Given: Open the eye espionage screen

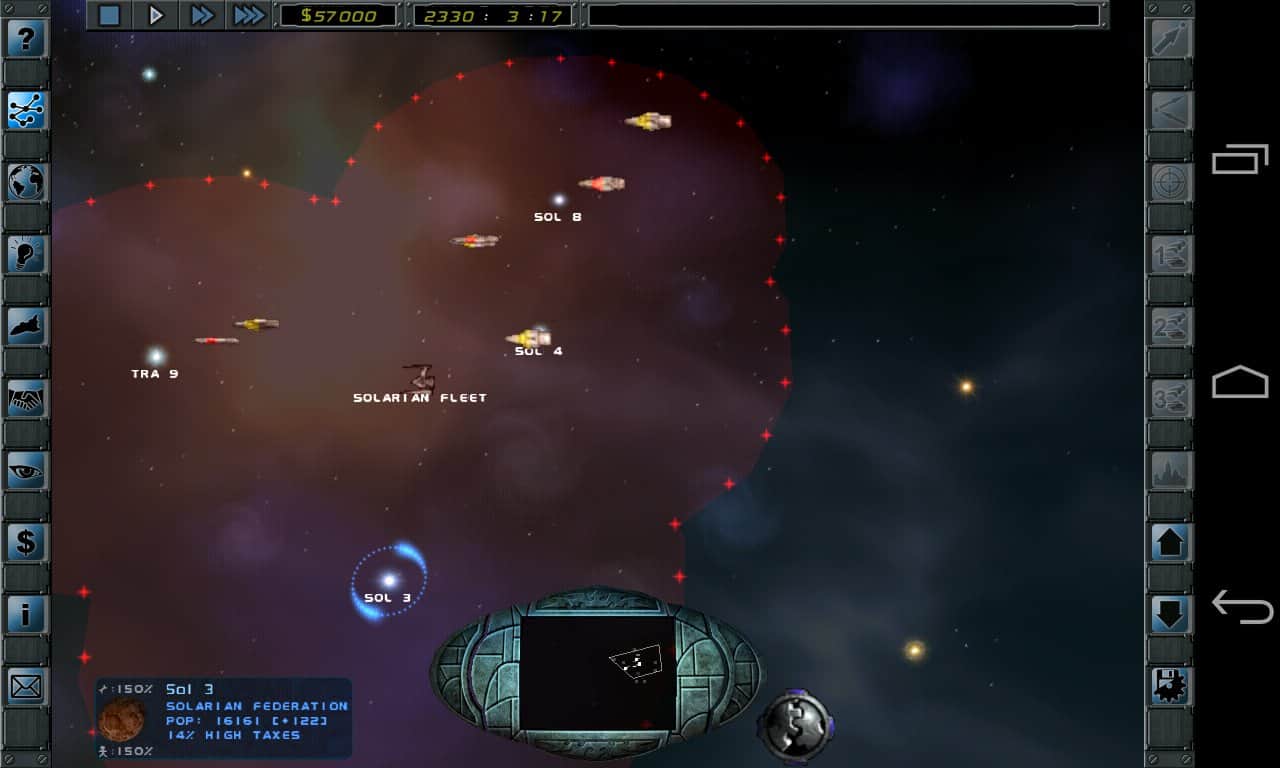Looking at the screenshot, I should (x=27, y=470).
